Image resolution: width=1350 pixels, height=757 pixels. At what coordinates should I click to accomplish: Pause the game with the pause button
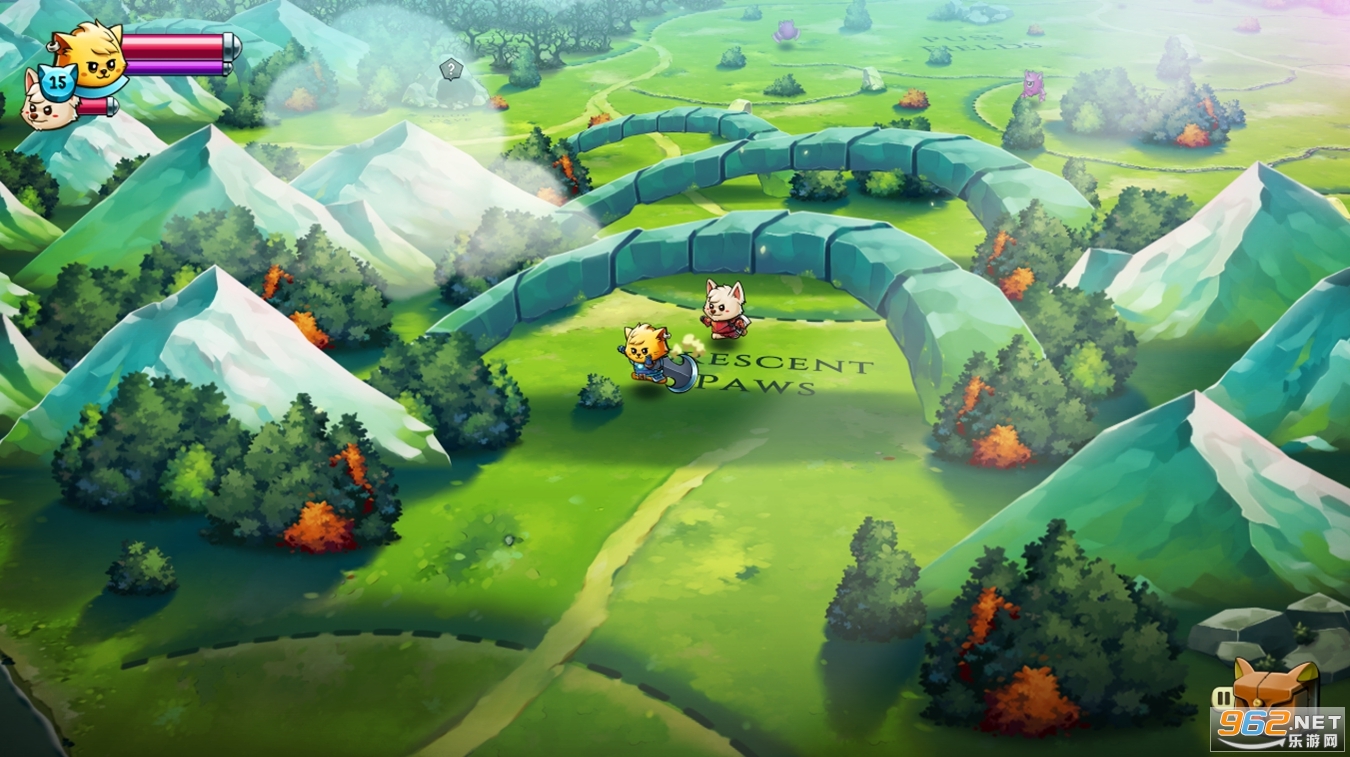point(1223,697)
